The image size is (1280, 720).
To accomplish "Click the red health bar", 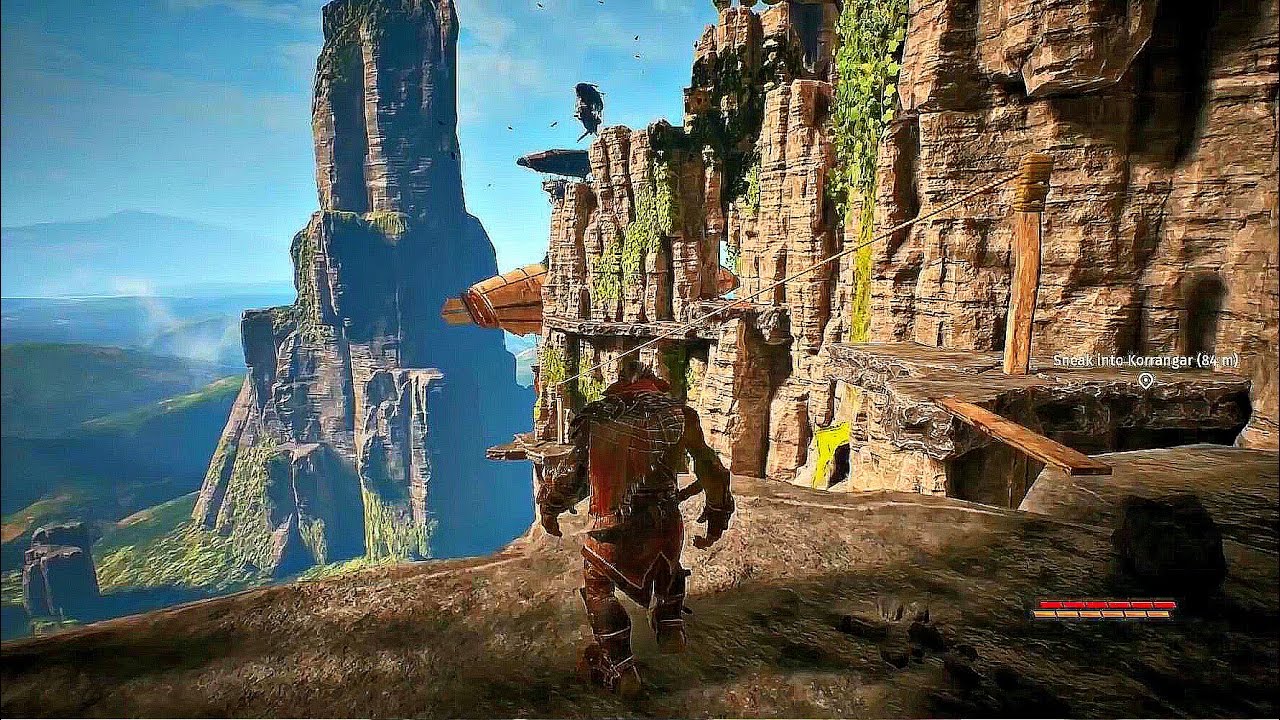I will (x=1105, y=604).
